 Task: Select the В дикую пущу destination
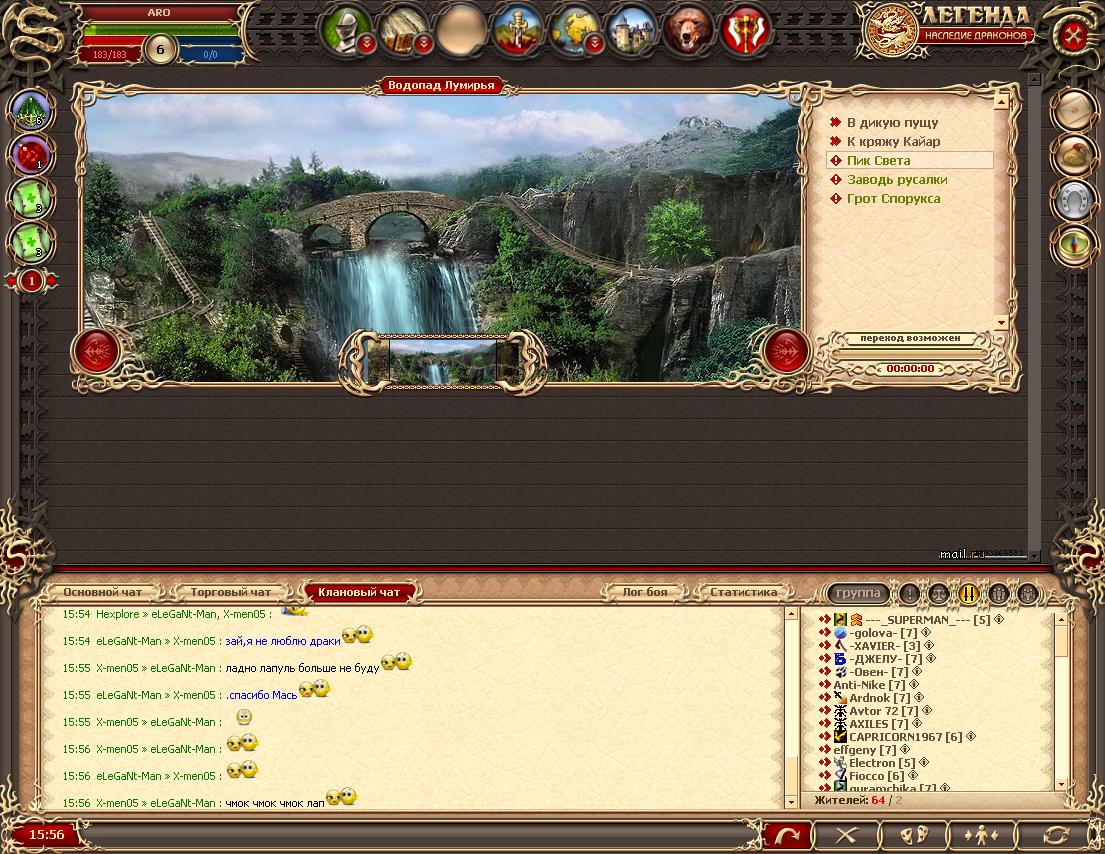click(x=892, y=122)
